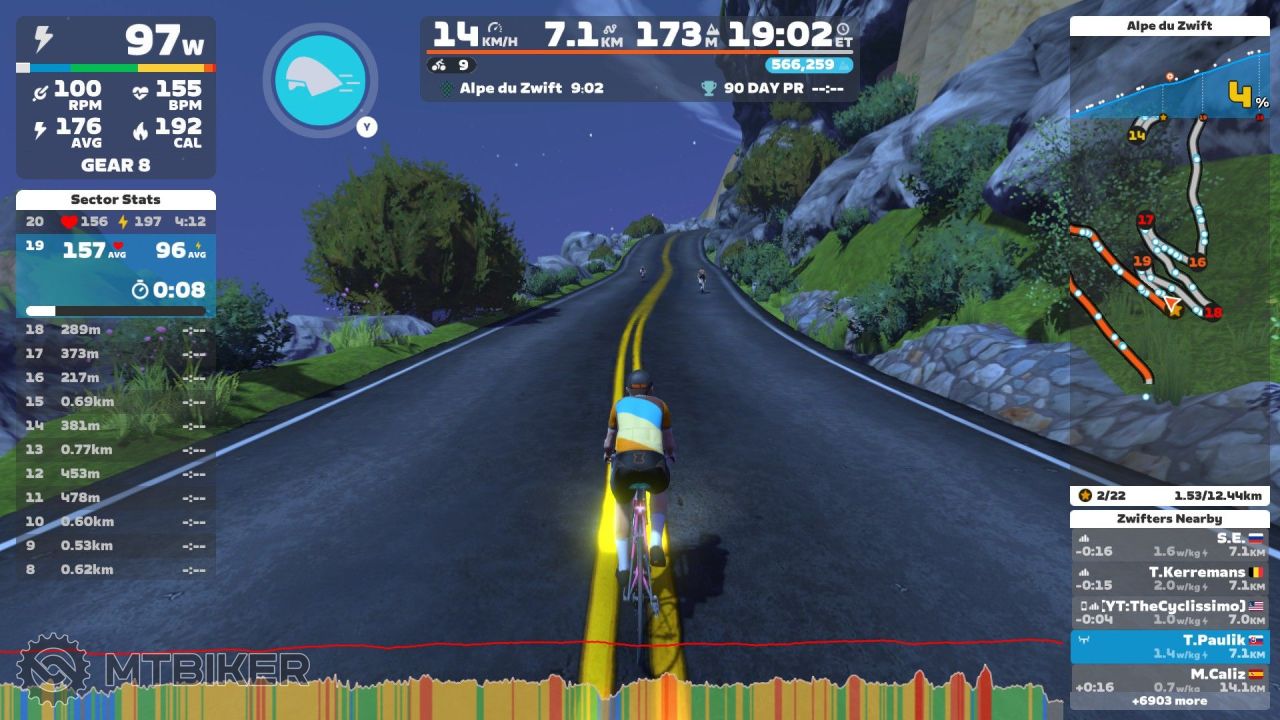Choose the YT:TheCyclissimo rider row
Viewport: 1280px width, 720px height.
click(x=1169, y=612)
